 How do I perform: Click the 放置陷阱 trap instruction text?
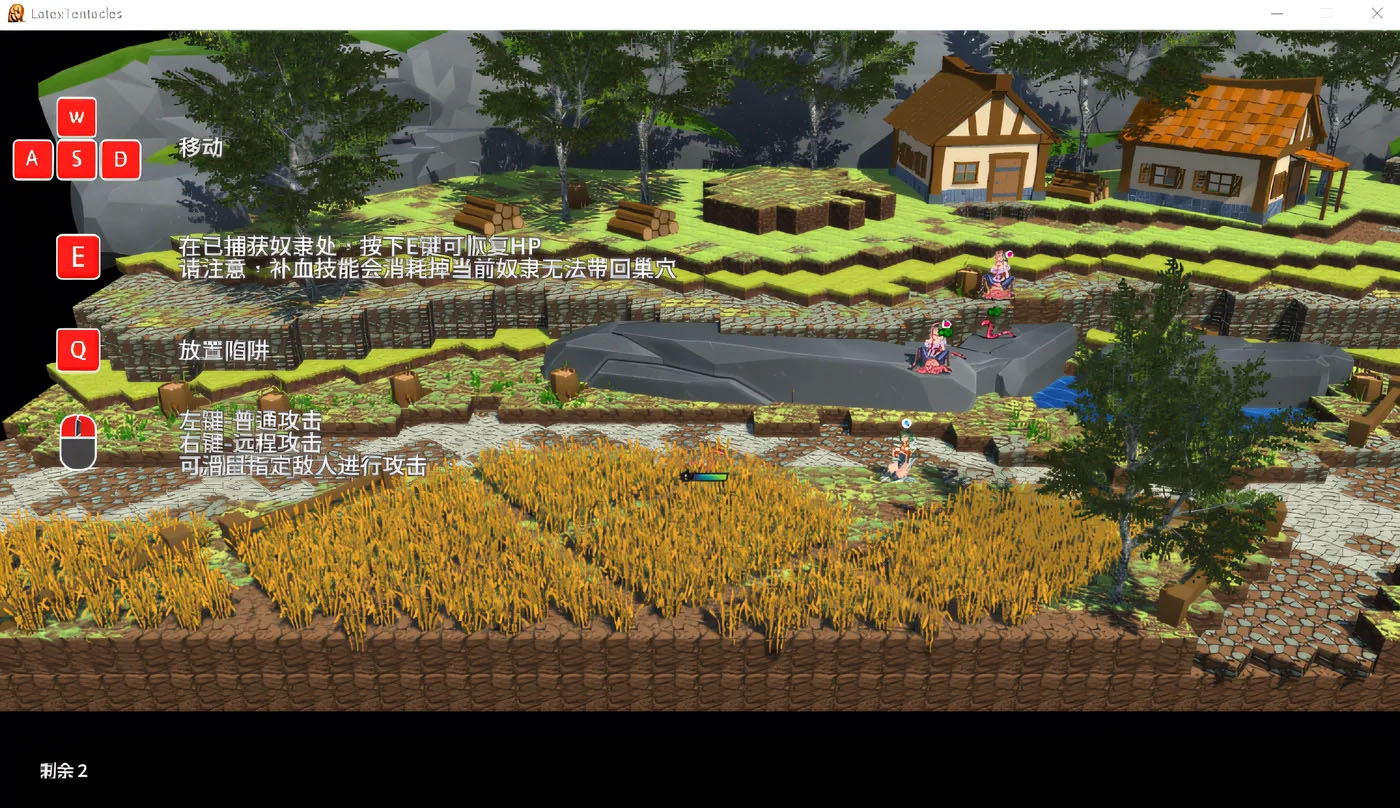point(226,352)
